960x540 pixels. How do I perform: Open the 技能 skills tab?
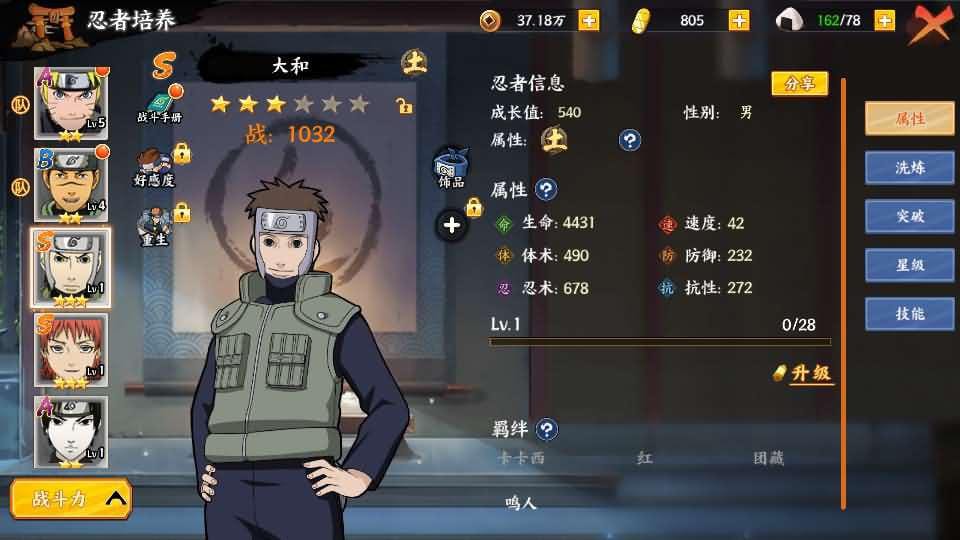click(909, 314)
